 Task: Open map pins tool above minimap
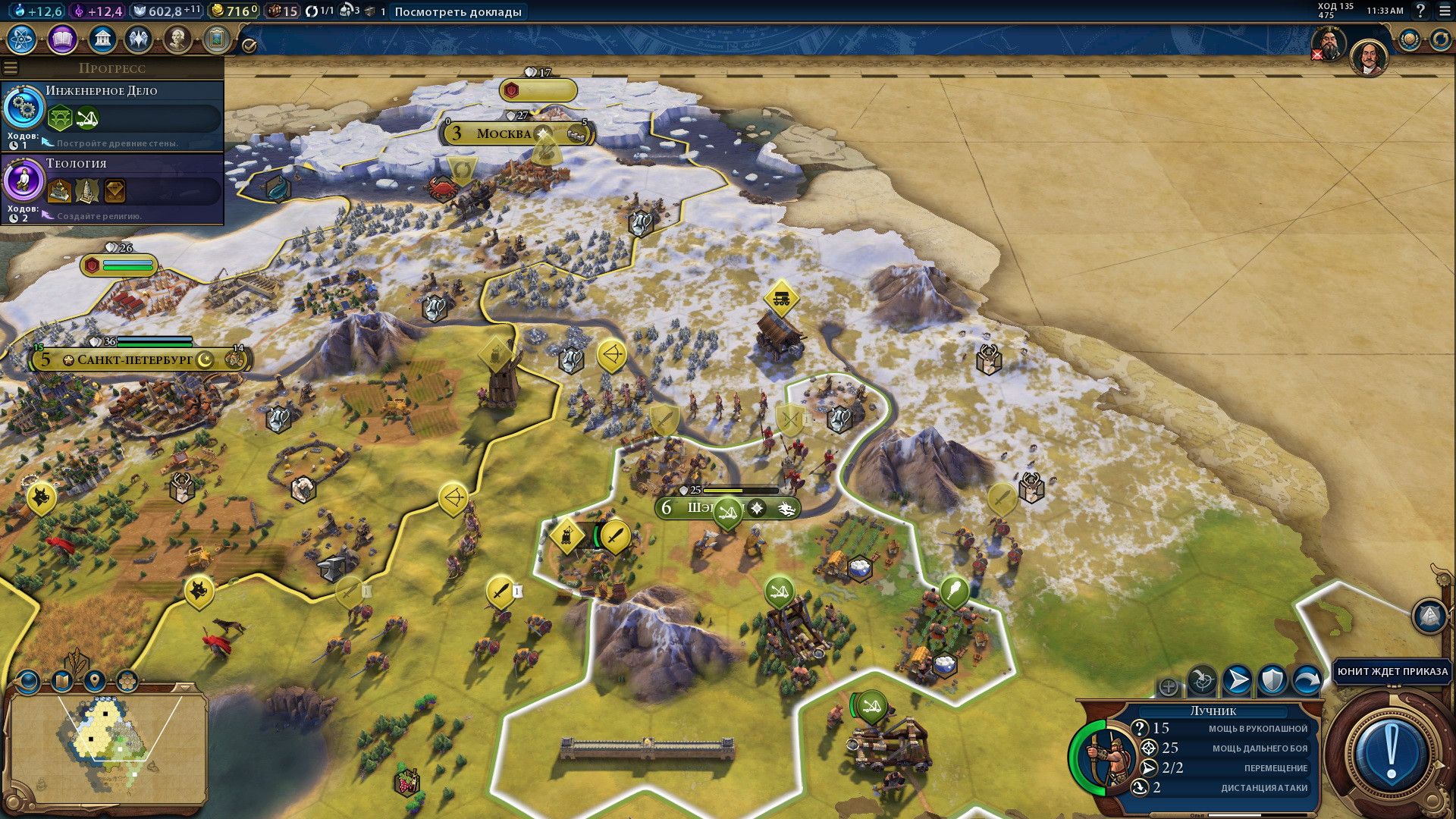(95, 680)
